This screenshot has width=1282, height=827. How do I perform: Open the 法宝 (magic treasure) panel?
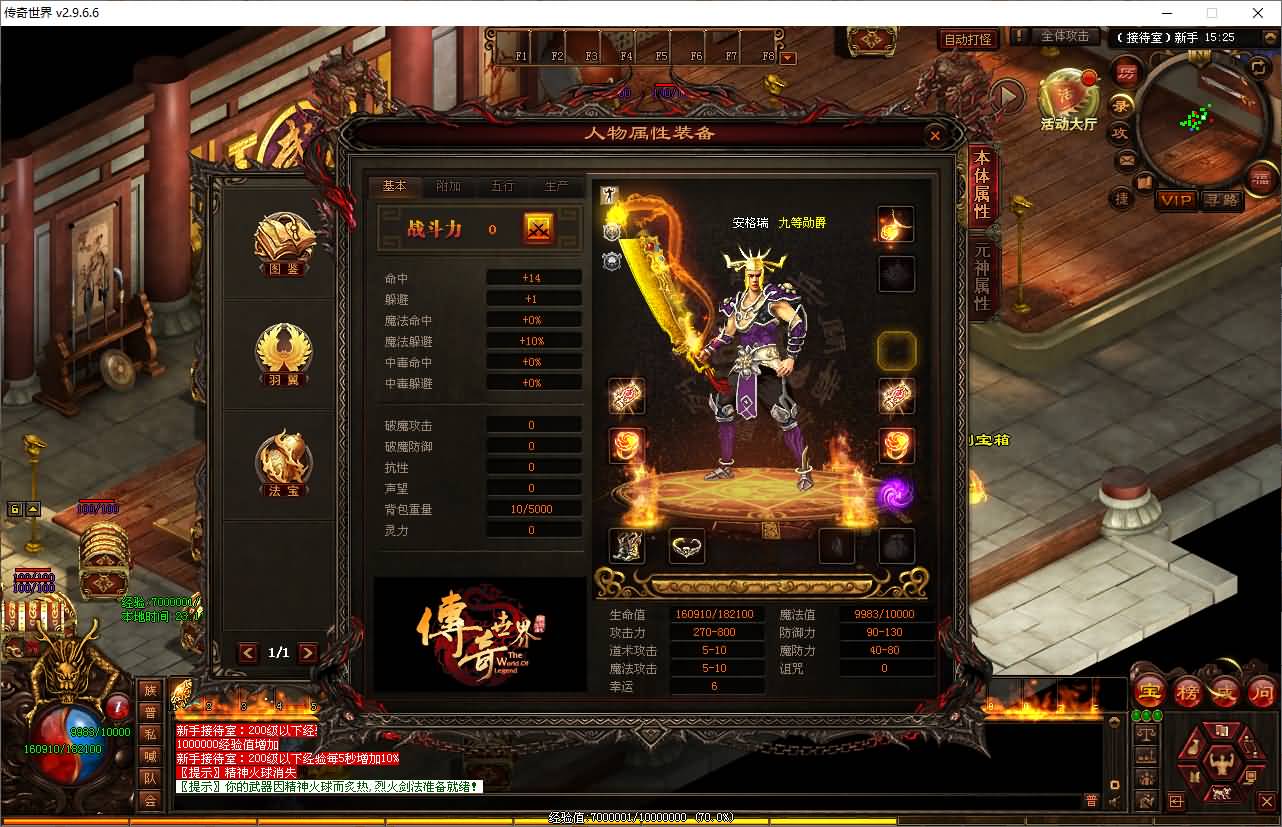(283, 463)
